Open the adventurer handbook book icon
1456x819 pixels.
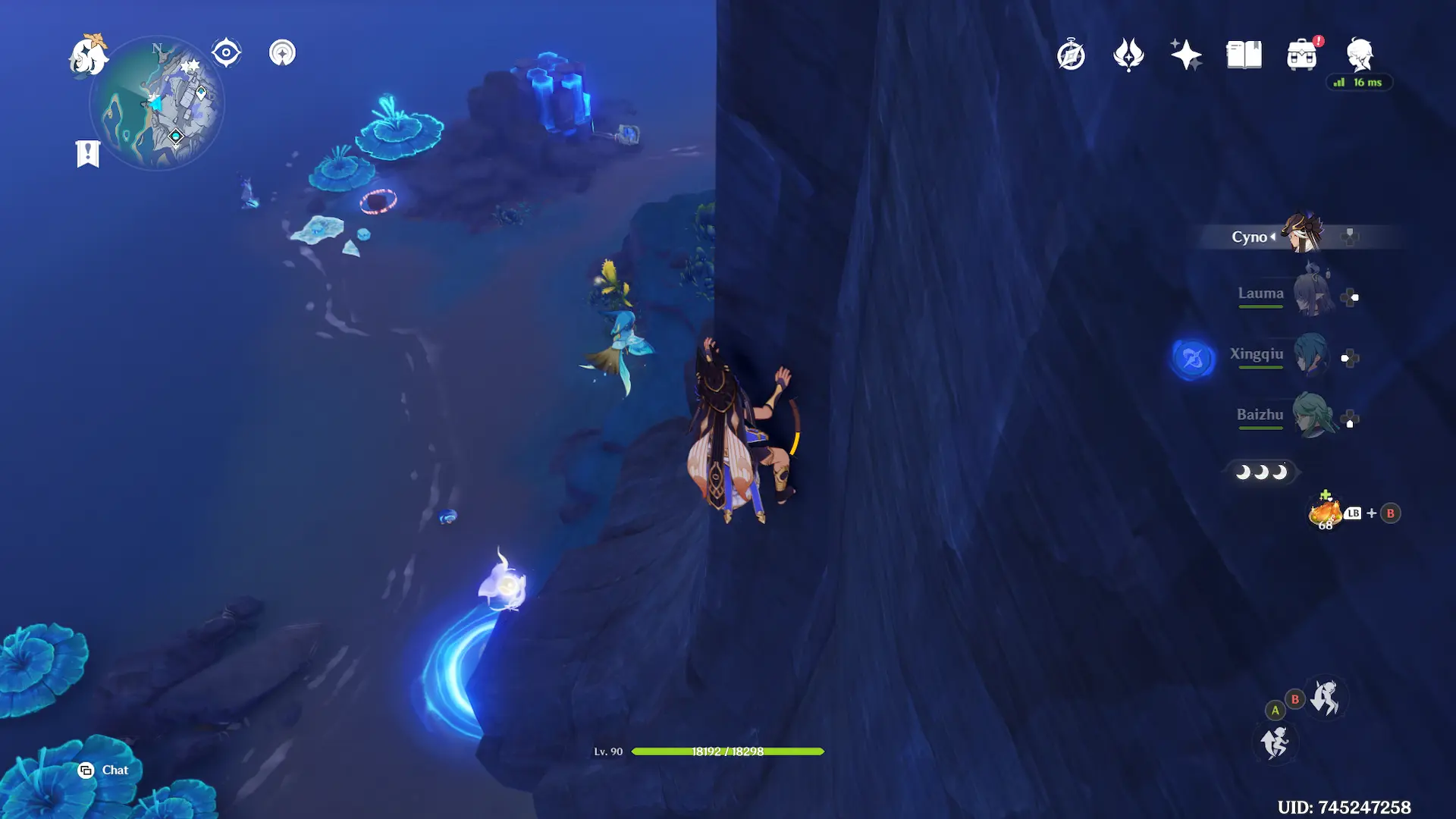pos(1244,55)
